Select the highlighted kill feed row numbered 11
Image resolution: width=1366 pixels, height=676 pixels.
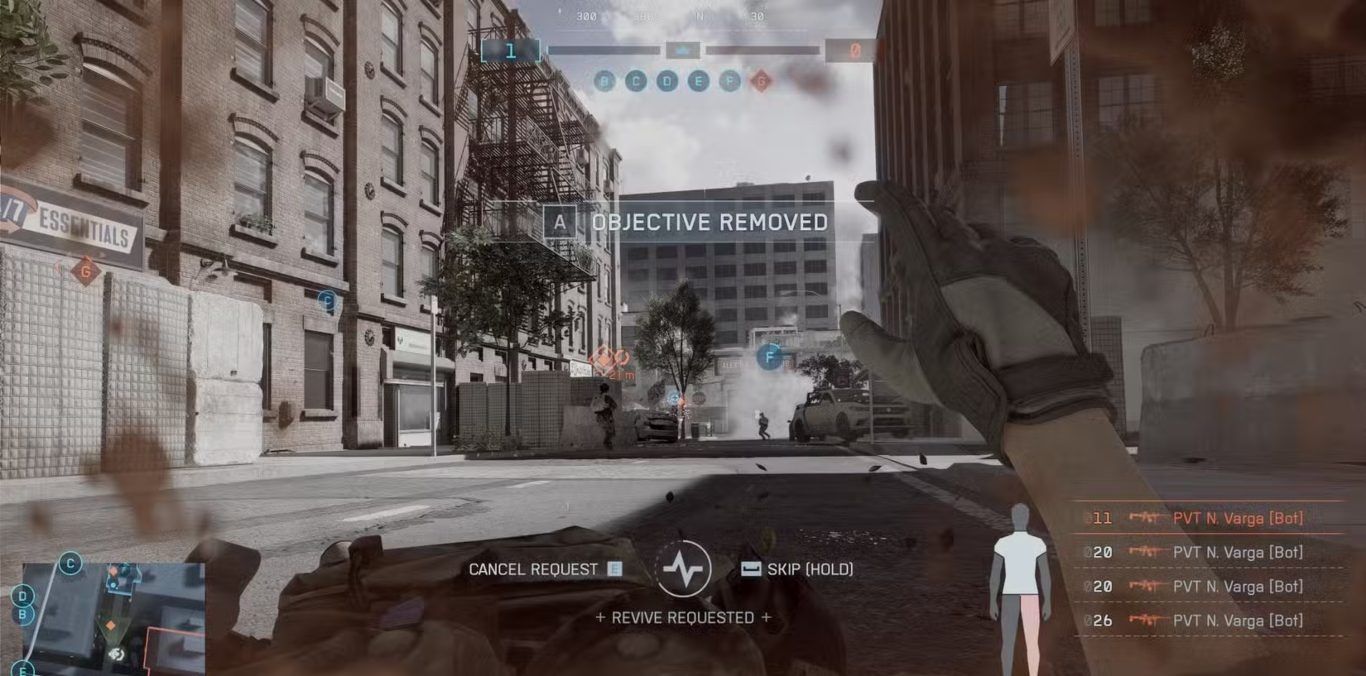(1212, 518)
